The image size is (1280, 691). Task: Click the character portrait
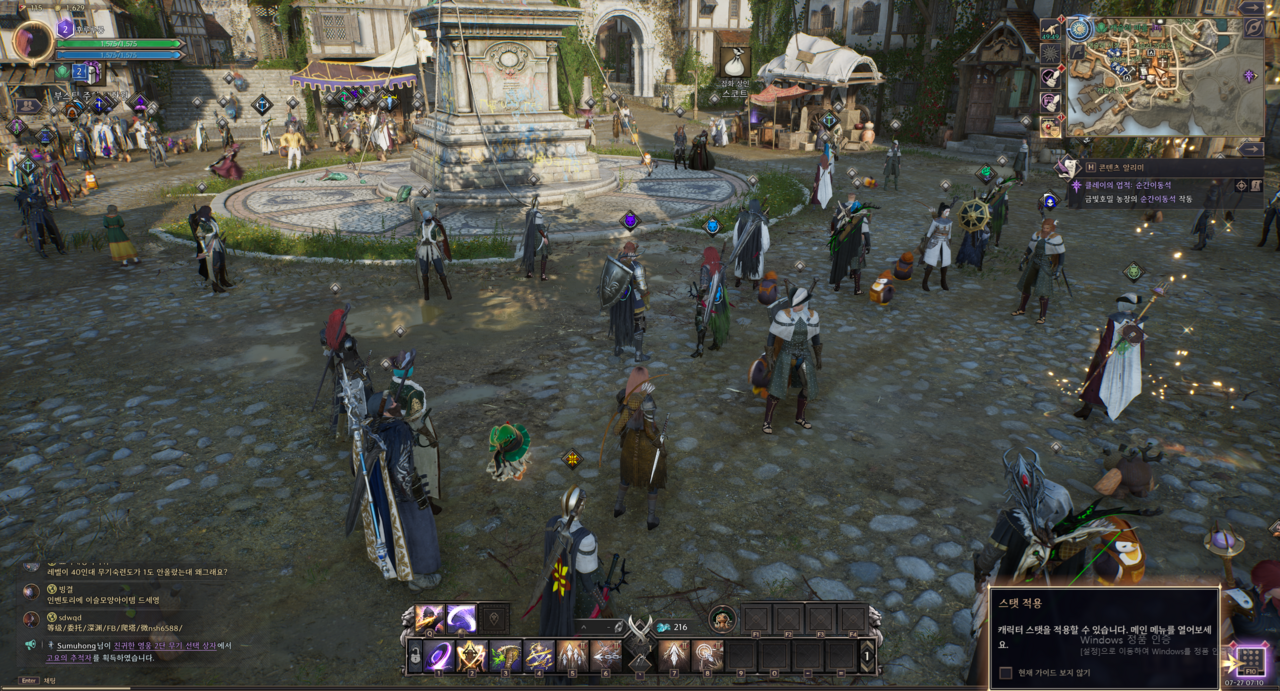tap(33, 42)
